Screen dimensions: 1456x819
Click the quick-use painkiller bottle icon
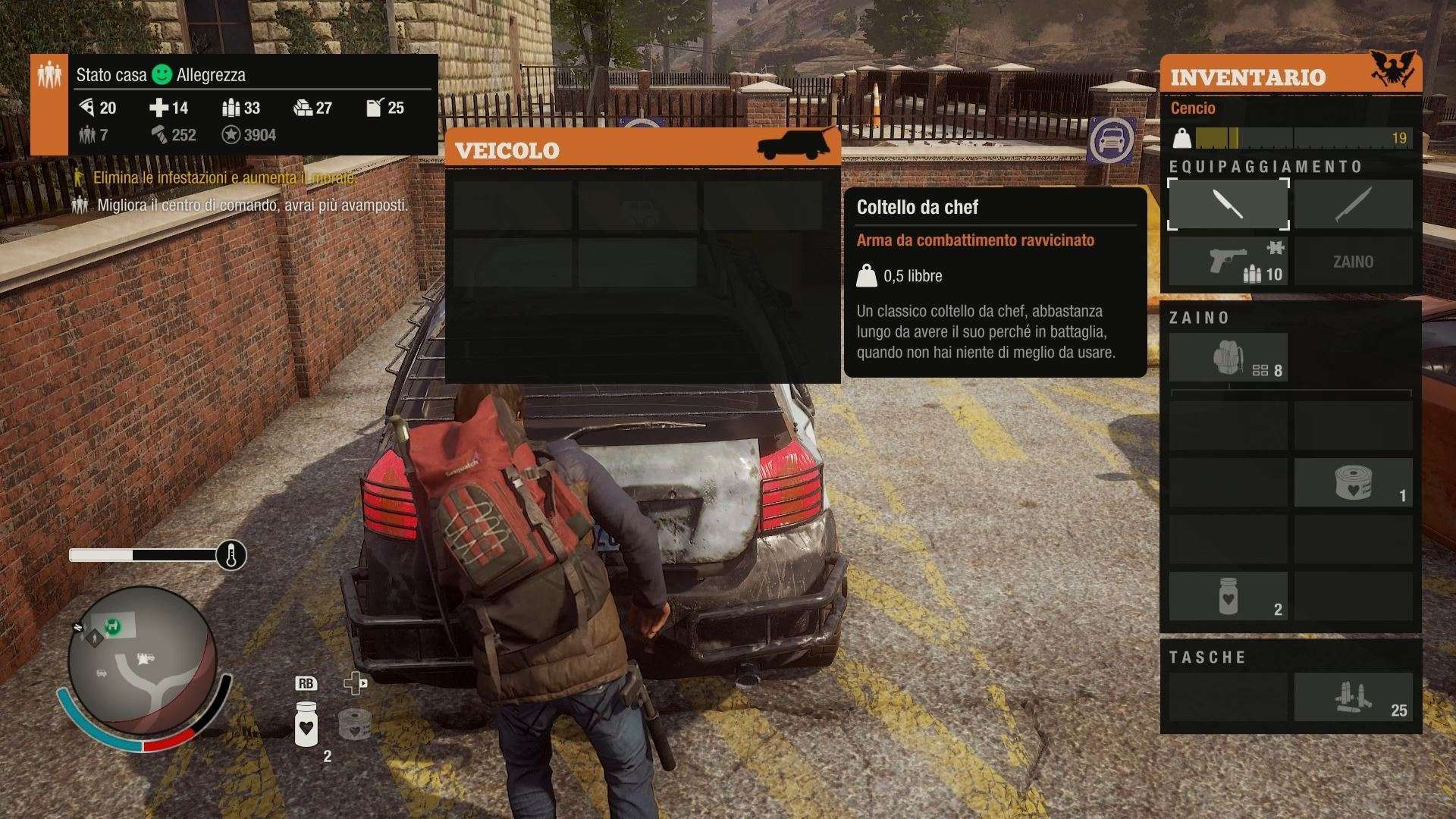pyautogui.click(x=306, y=724)
